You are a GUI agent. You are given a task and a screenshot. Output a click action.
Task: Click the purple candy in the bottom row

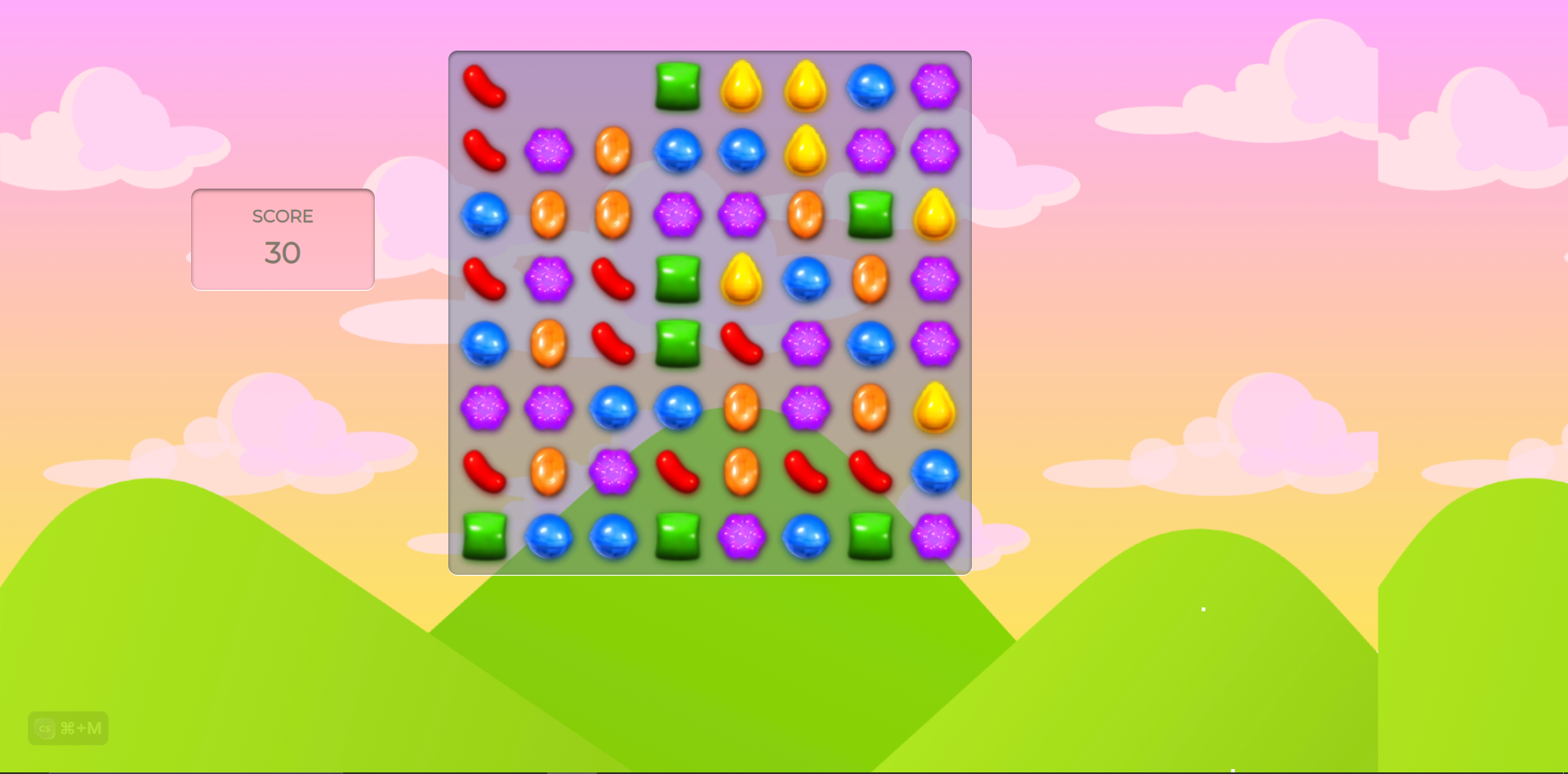(x=742, y=538)
